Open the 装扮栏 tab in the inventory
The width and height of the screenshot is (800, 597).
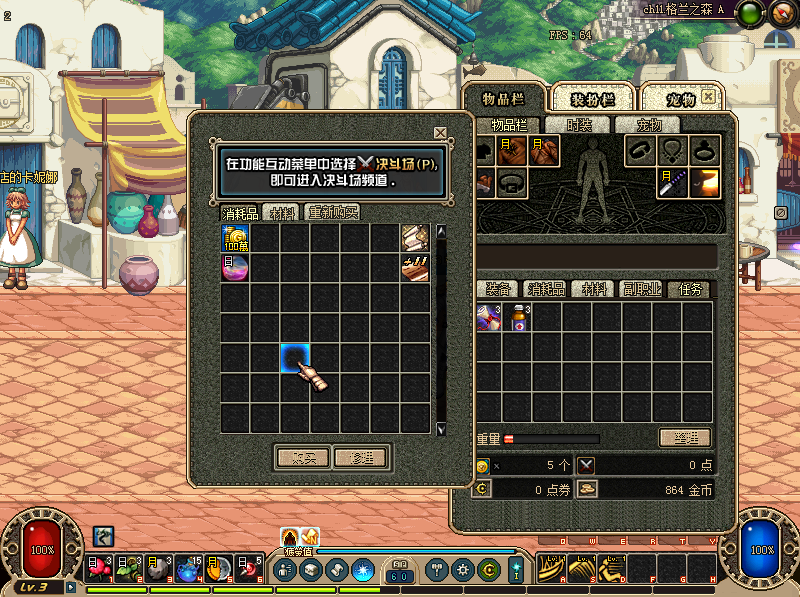point(592,99)
